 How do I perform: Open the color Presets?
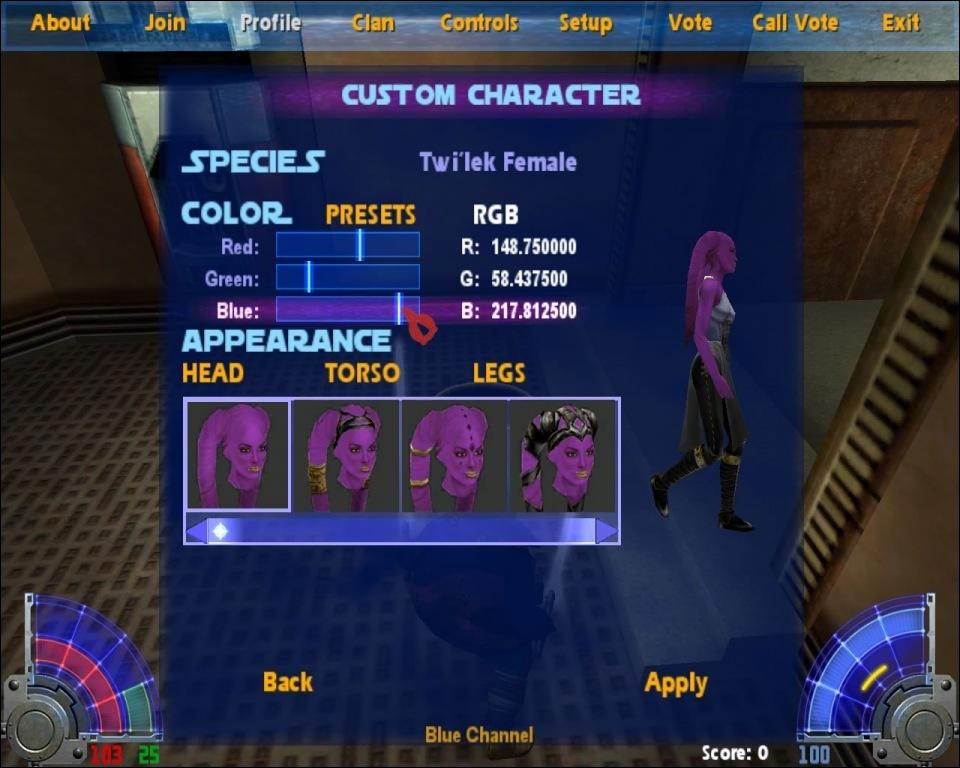(x=370, y=215)
